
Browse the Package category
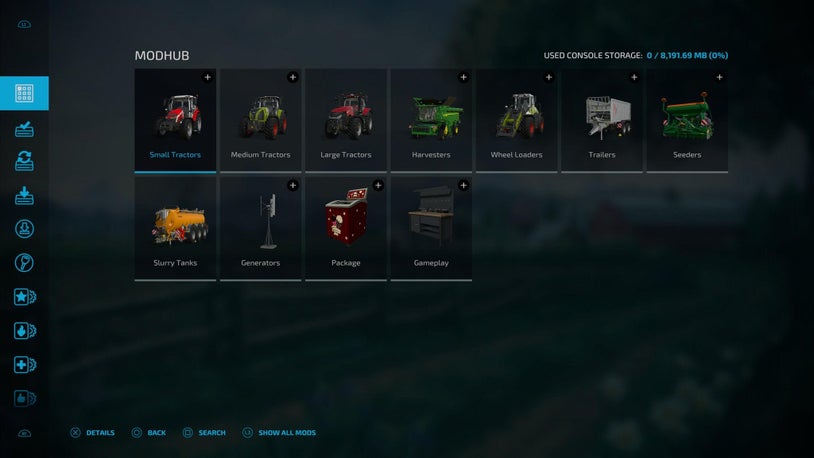click(346, 228)
